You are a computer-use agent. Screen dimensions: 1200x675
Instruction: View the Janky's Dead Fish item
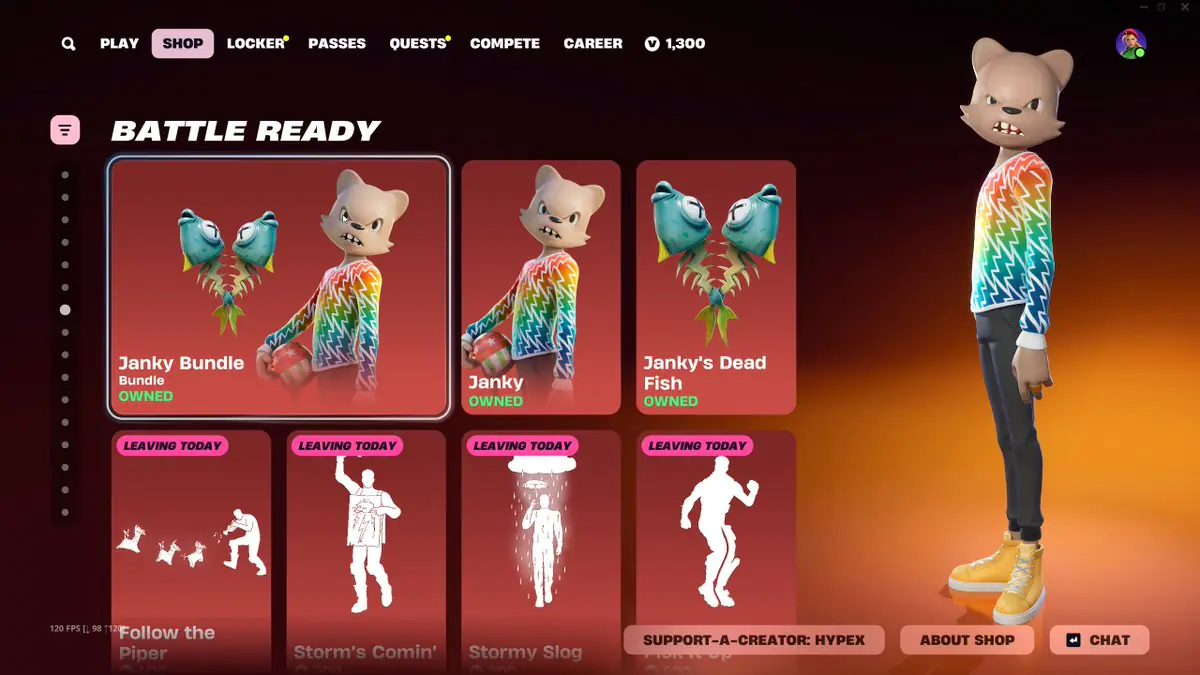pos(716,287)
